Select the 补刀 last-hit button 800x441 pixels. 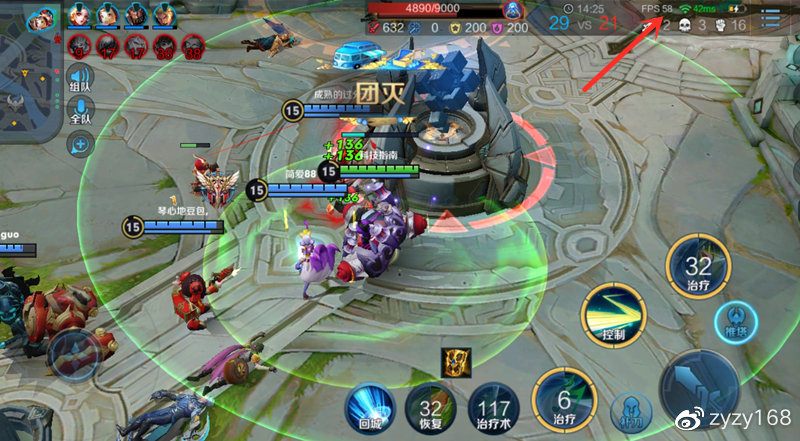(x=630, y=408)
